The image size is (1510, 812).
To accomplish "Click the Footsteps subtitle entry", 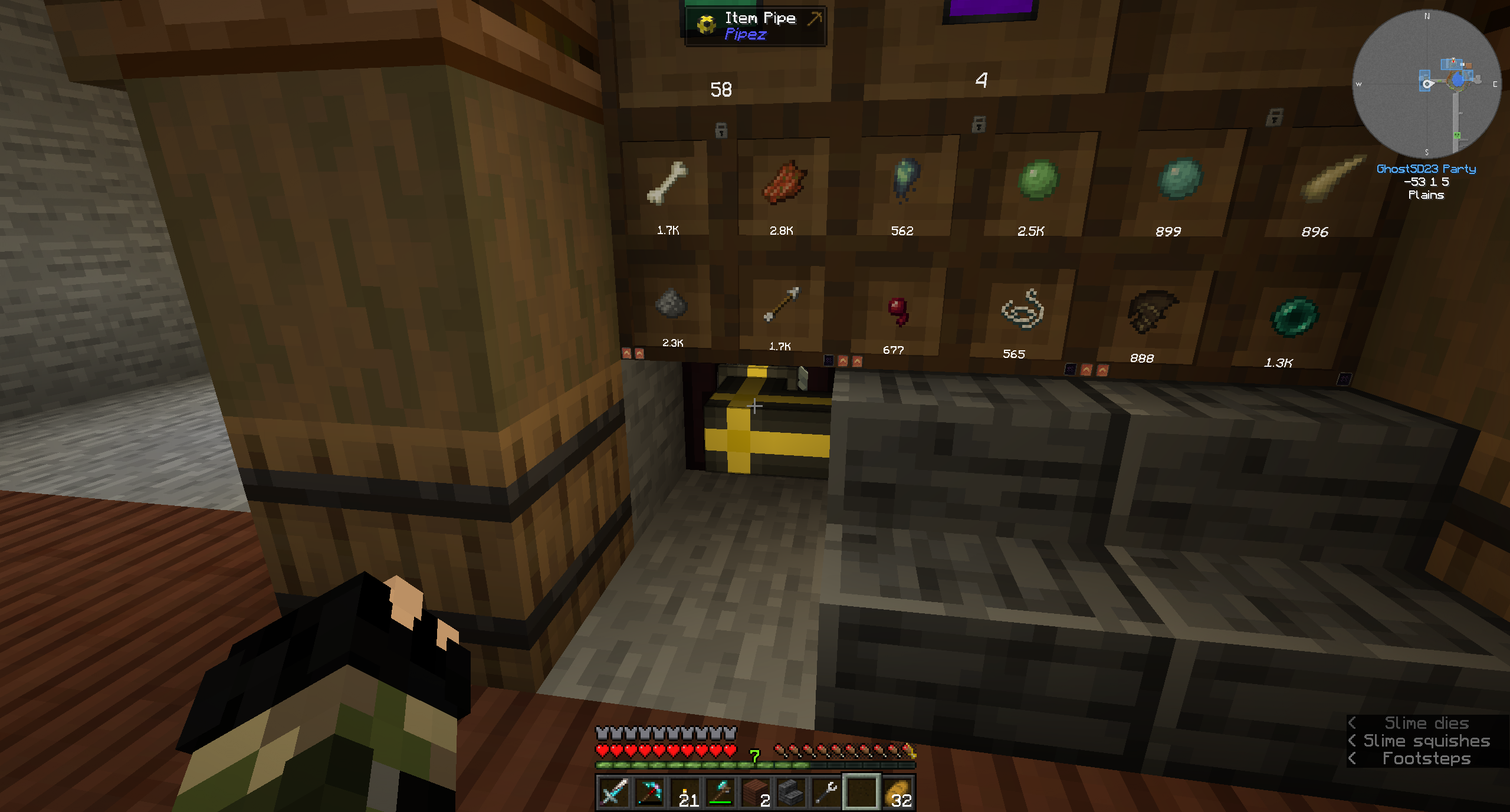I will [1426, 758].
